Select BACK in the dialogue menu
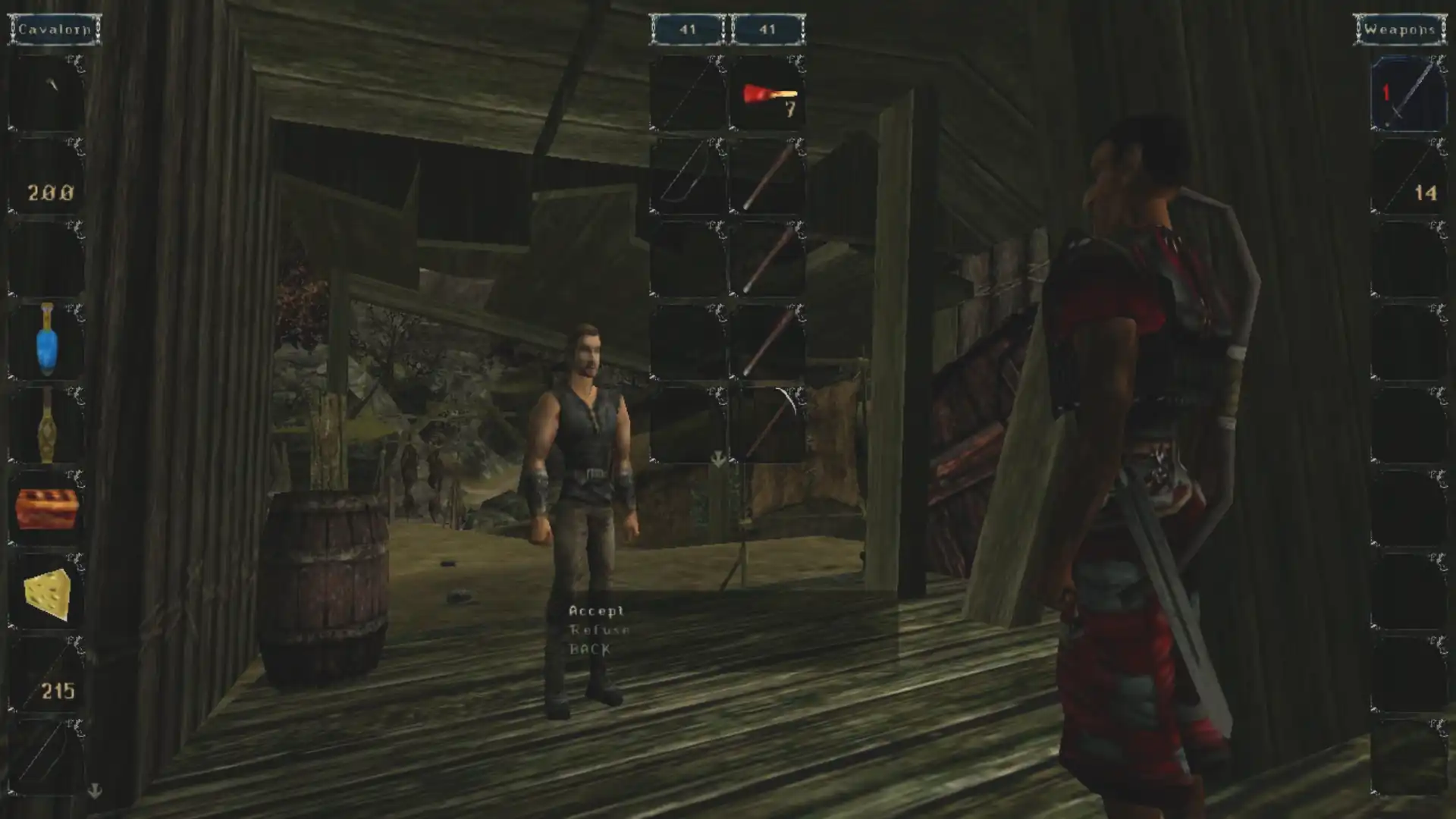 [x=590, y=649]
